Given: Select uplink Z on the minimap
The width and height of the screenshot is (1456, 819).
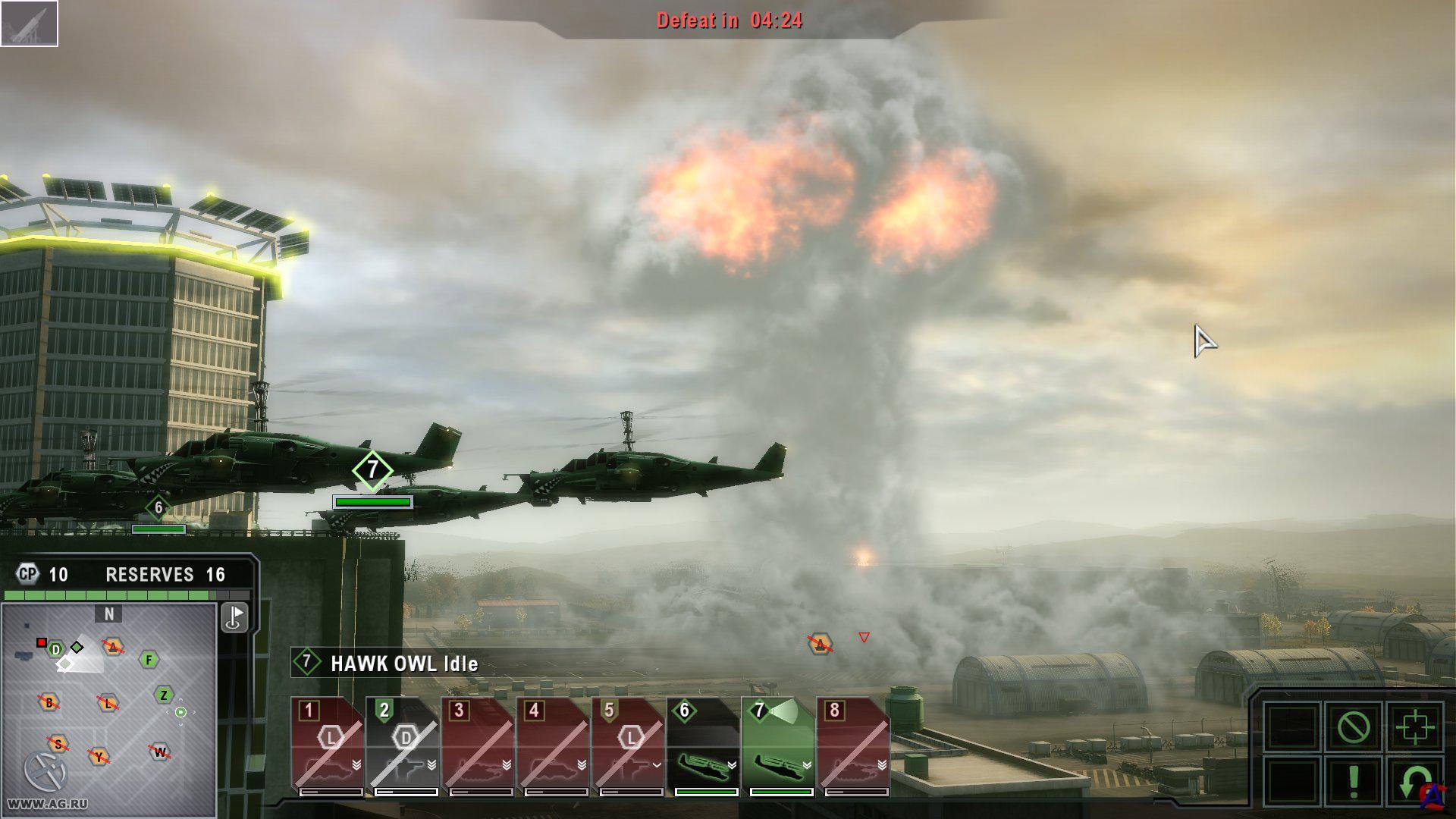Looking at the screenshot, I should pos(164,695).
